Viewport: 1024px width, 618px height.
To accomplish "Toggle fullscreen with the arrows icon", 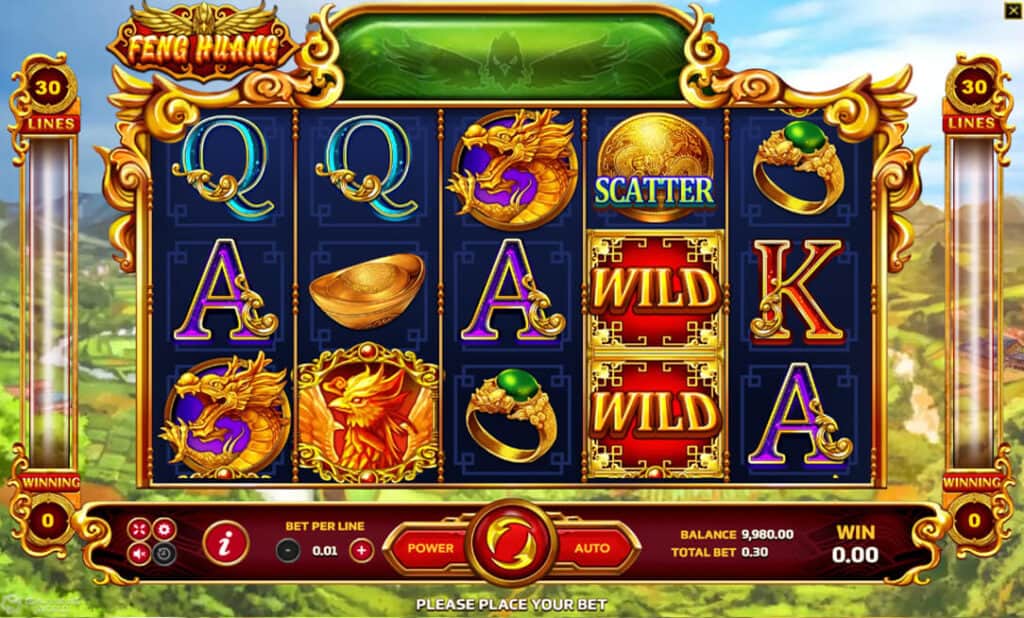I will point(139,529).
